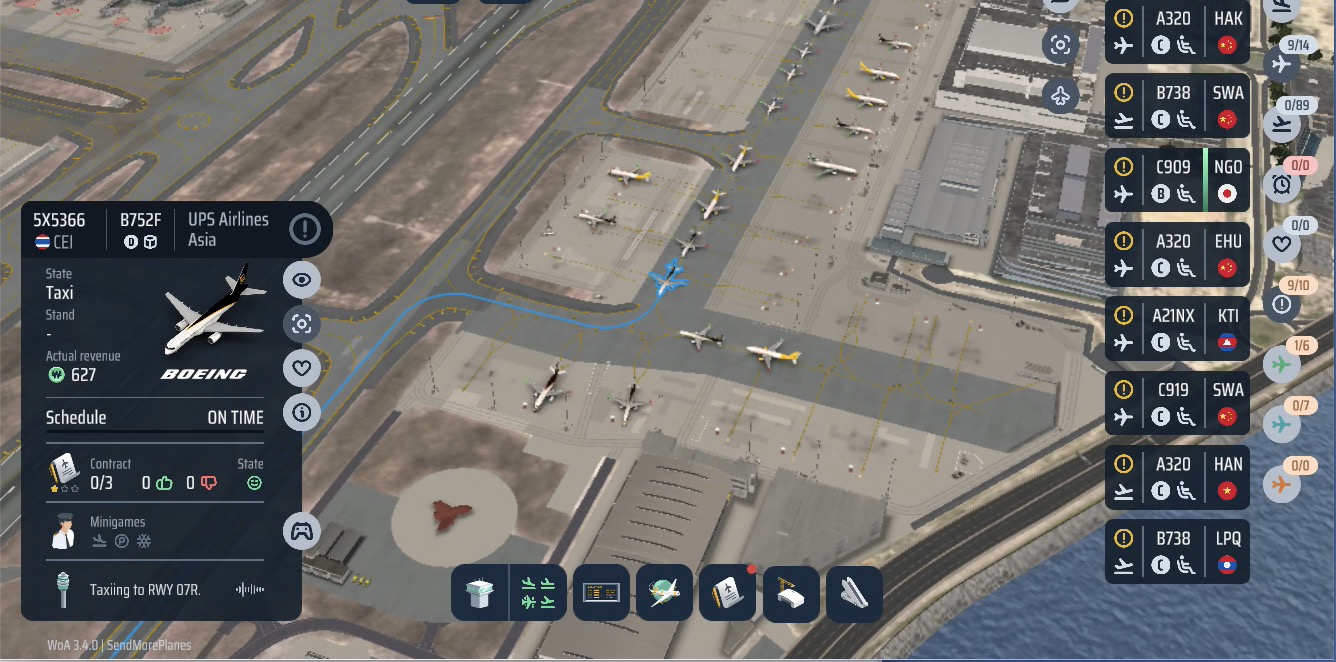
Task: Open the contracts document with red notification
Action: 727,594
